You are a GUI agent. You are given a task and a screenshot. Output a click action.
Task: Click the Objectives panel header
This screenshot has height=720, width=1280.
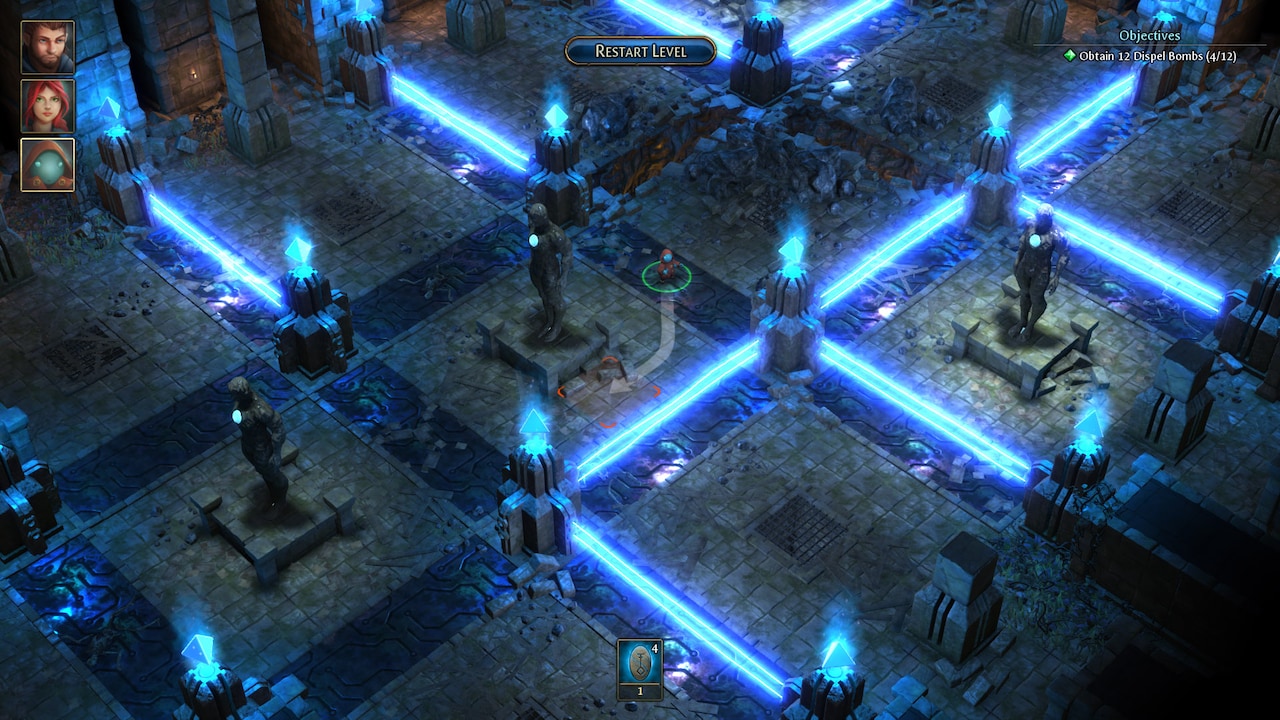[x=1148, y=34]
